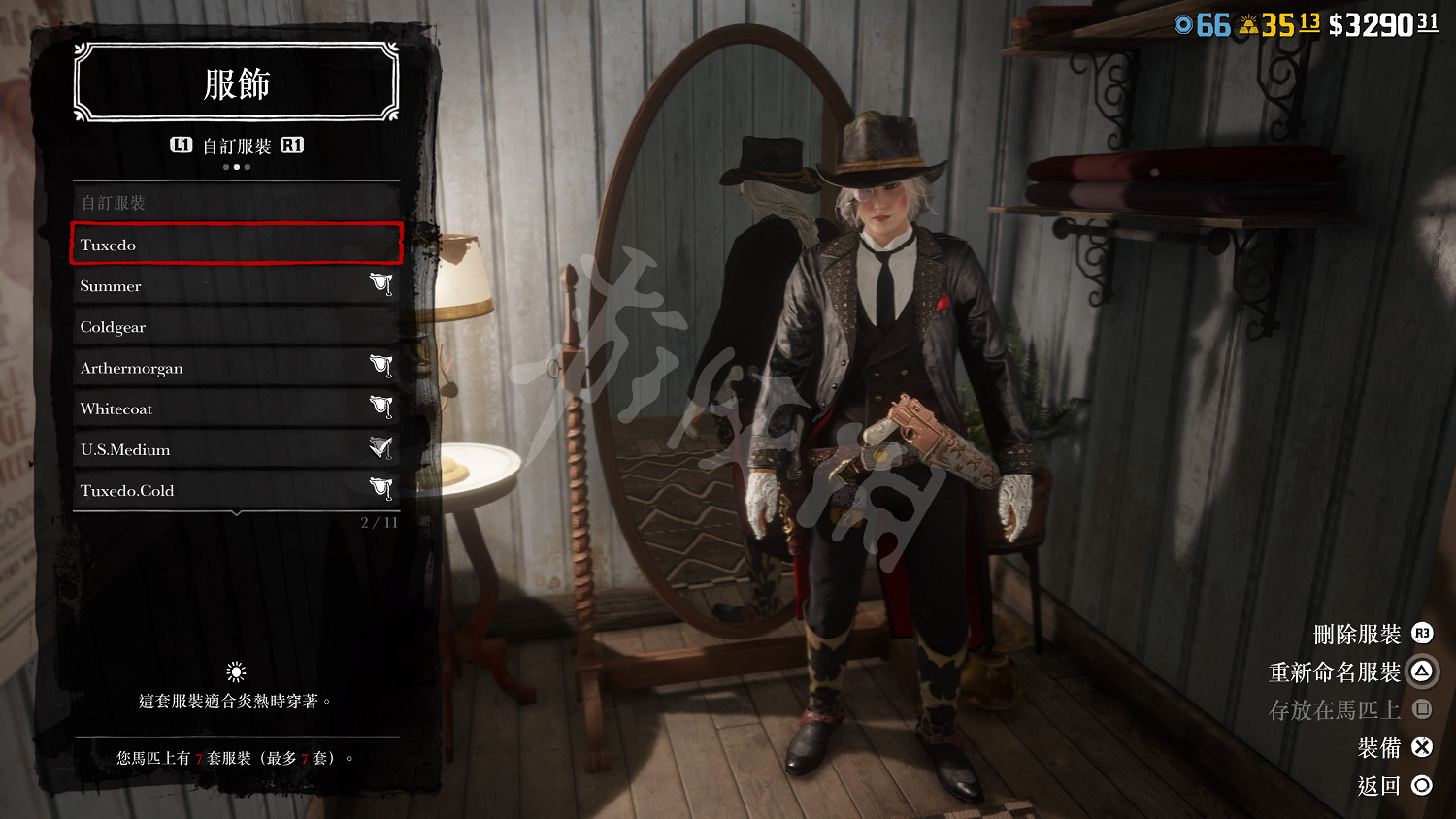Click 裝備 to equip the outfit
This screenshot has width=1456, height=819.
pos(1393,747)
